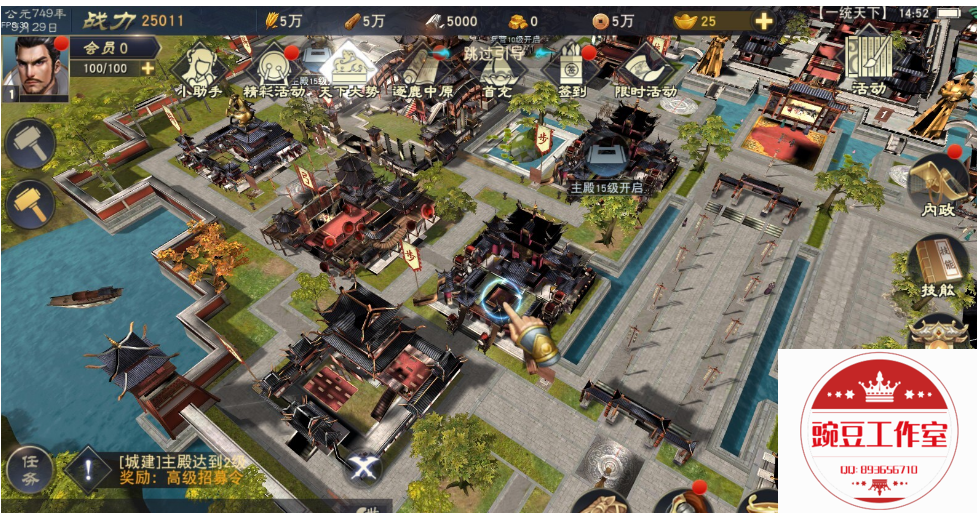Open 精彩活动 events
This screenshot has width=977, height=513.
point(271,70)
